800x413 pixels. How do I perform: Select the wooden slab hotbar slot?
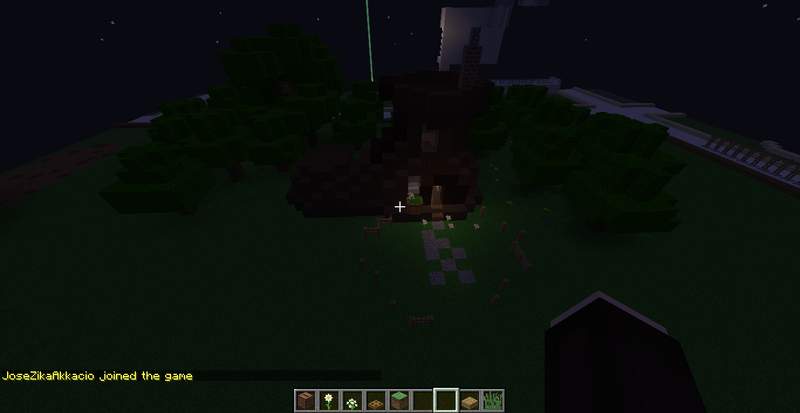[469, 401]
